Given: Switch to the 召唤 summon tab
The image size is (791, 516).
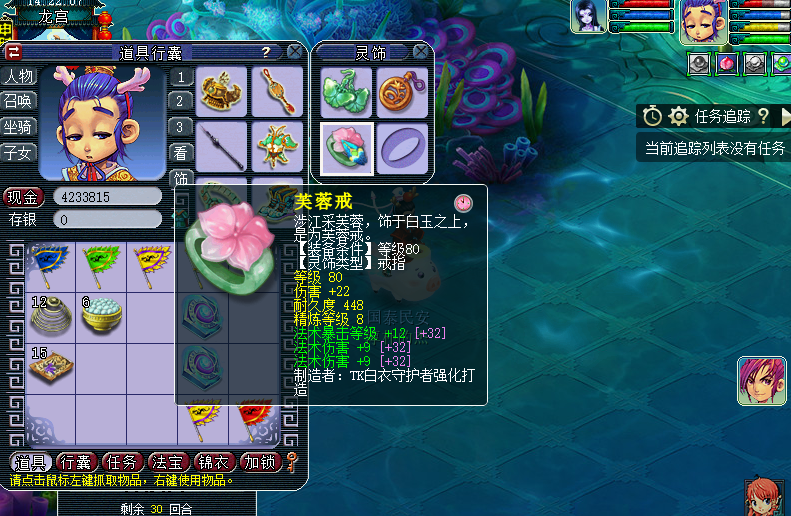Looking at the screenshot, I should (x=19, y=102).
